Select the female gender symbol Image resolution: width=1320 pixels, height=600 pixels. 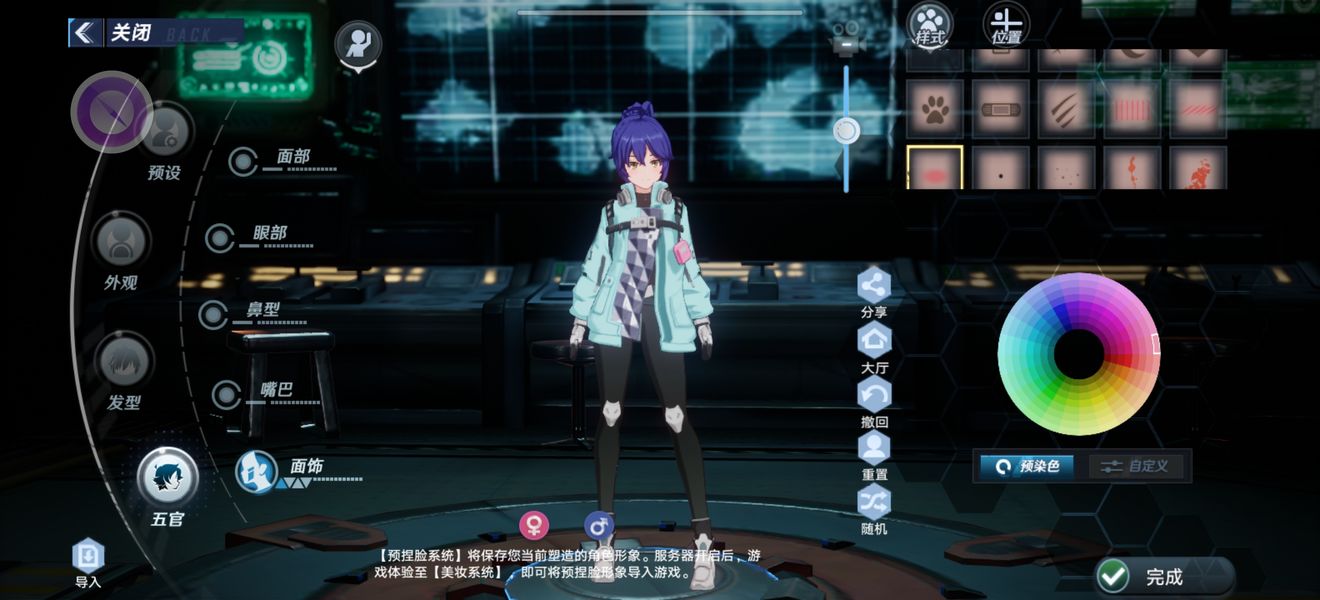point(534,525)
